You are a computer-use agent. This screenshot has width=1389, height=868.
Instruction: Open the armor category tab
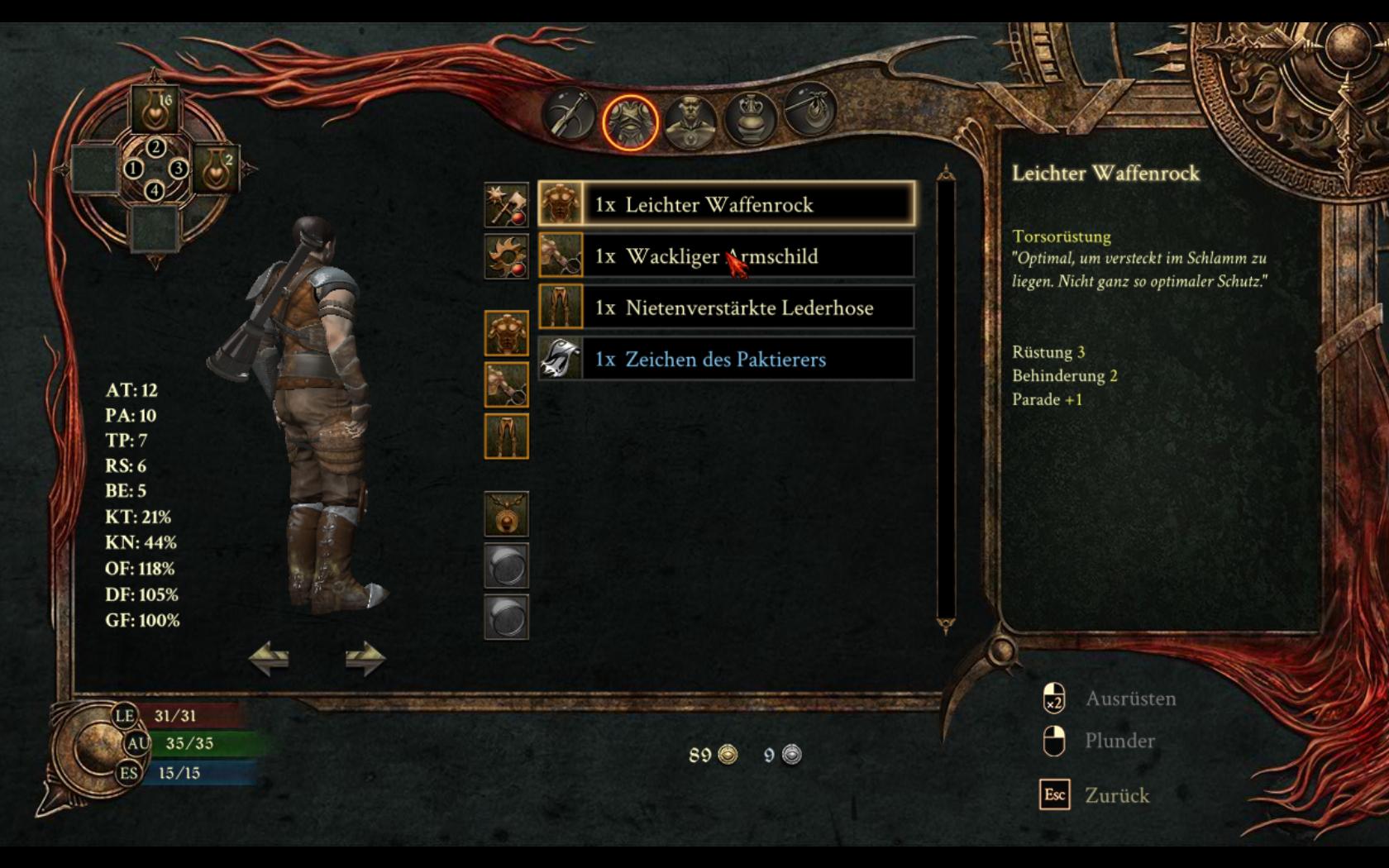point(630,122)
